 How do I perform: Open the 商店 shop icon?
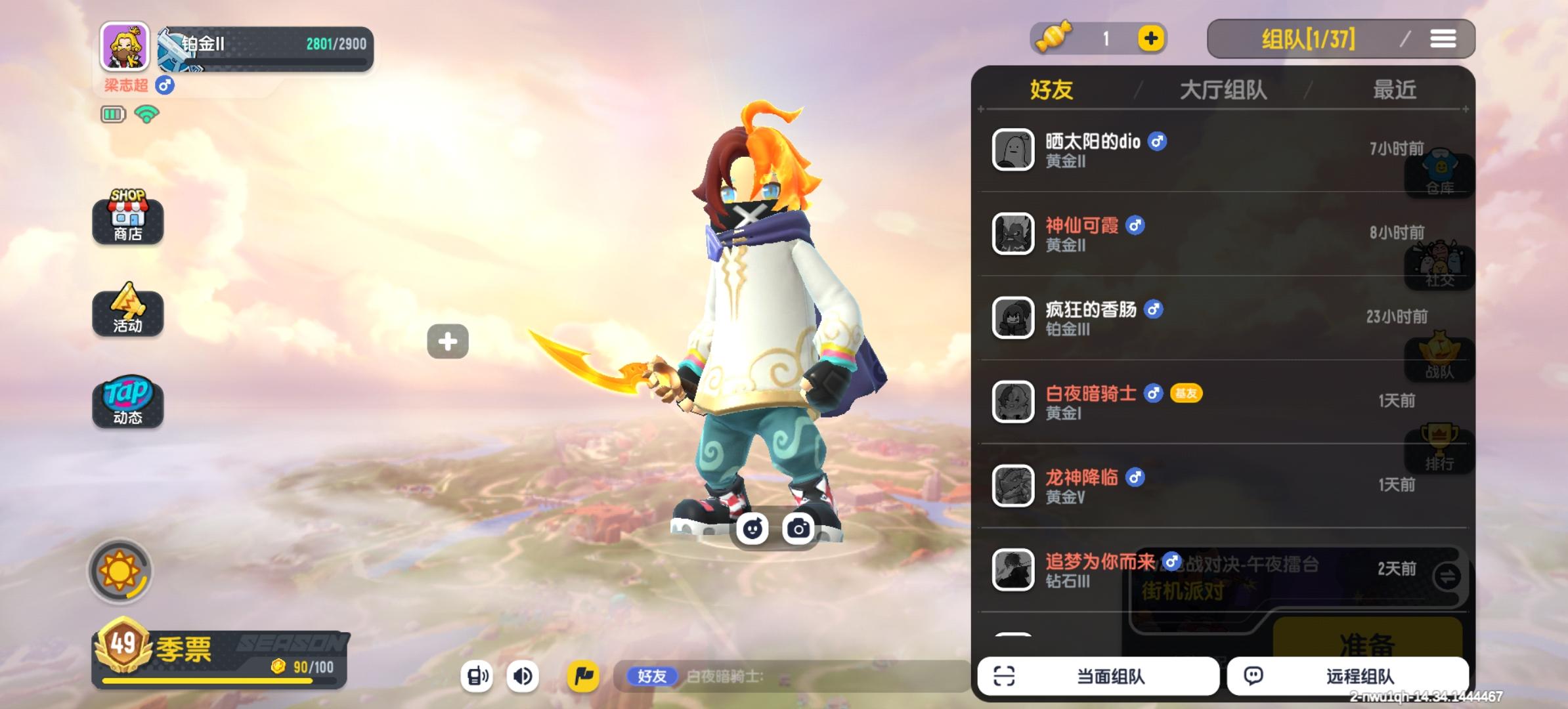(127, 221)
